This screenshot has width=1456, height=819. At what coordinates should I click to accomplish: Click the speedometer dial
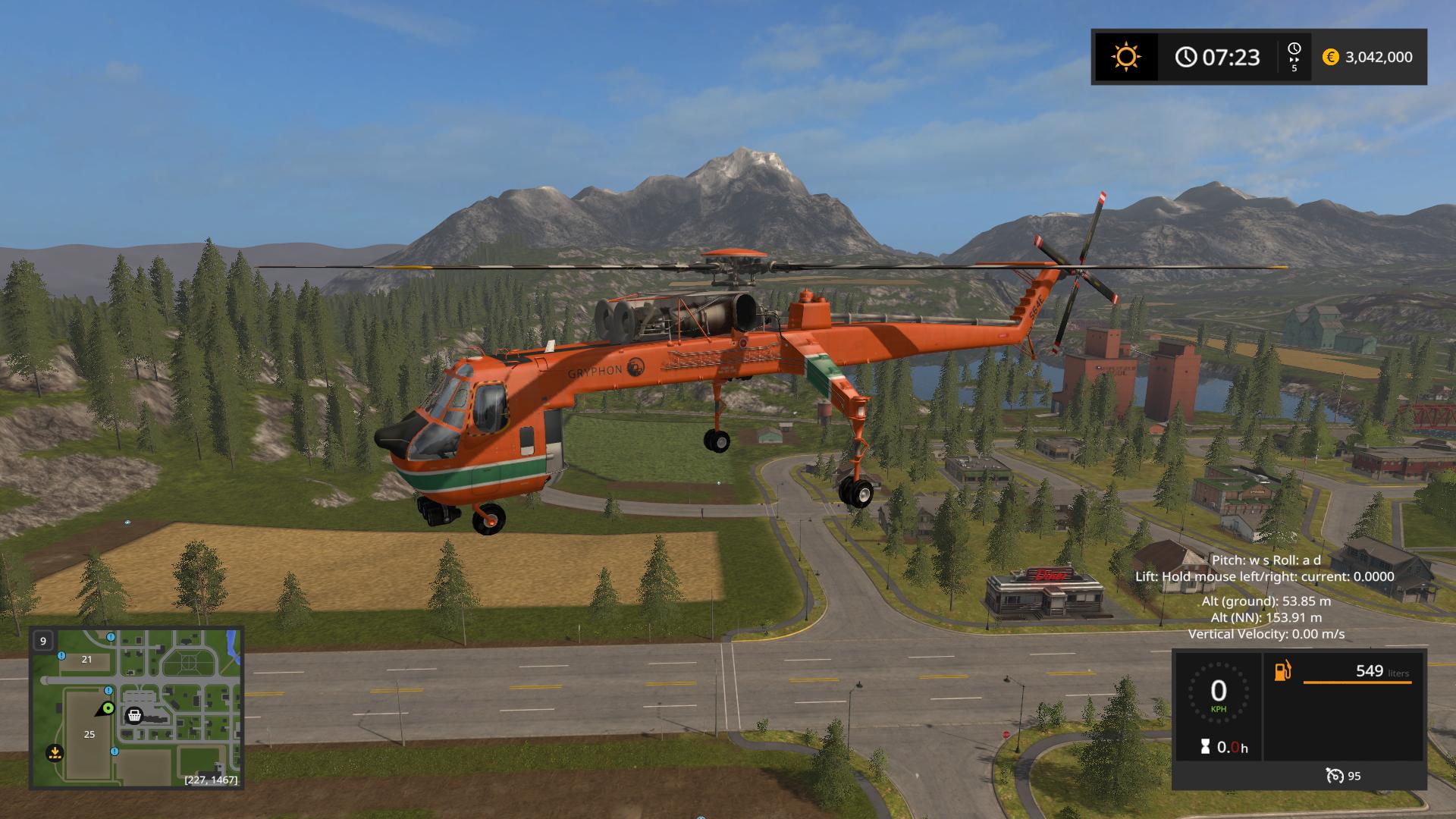point(1218,692)
